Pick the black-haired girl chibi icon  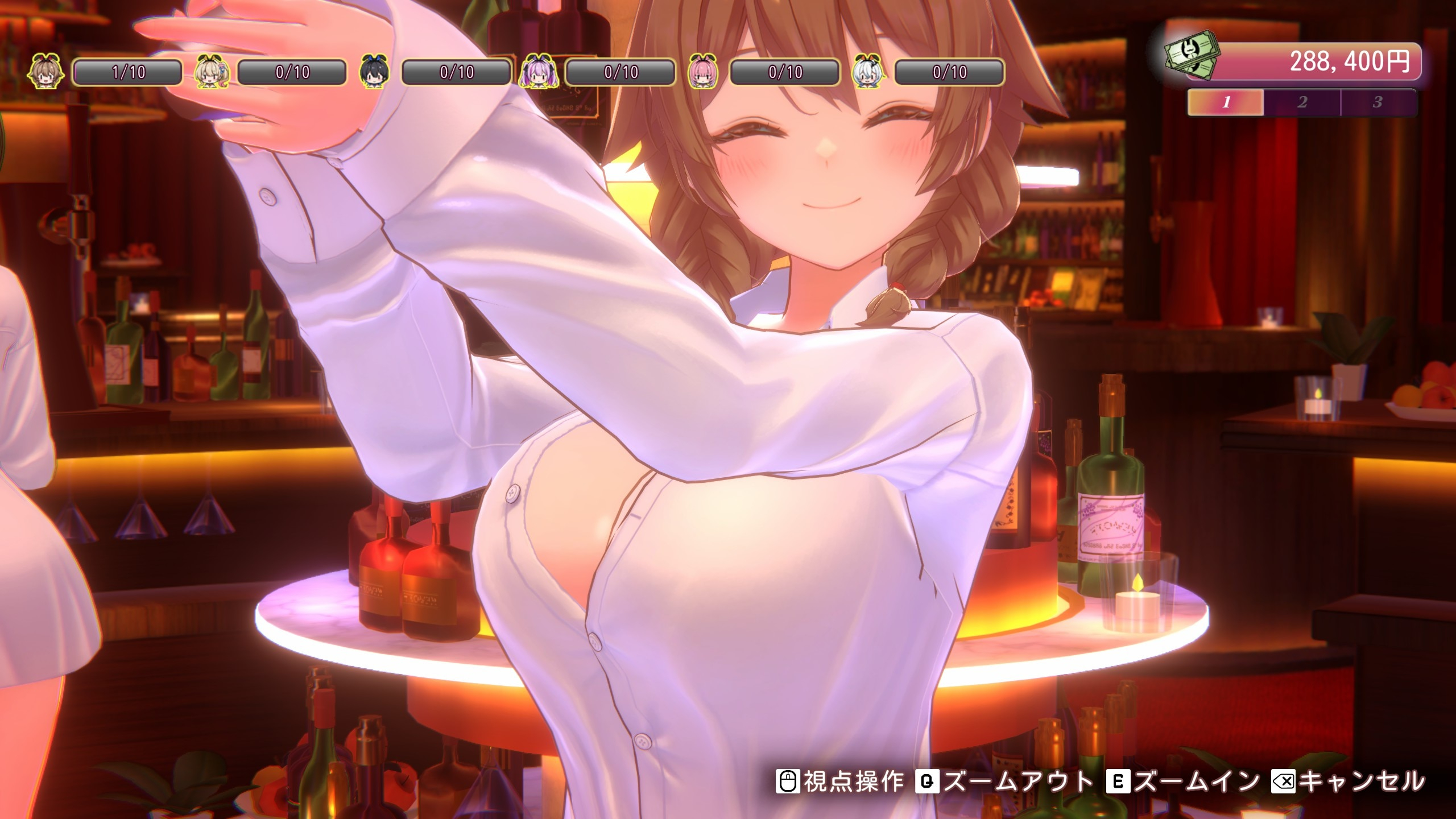coord(375,72)
